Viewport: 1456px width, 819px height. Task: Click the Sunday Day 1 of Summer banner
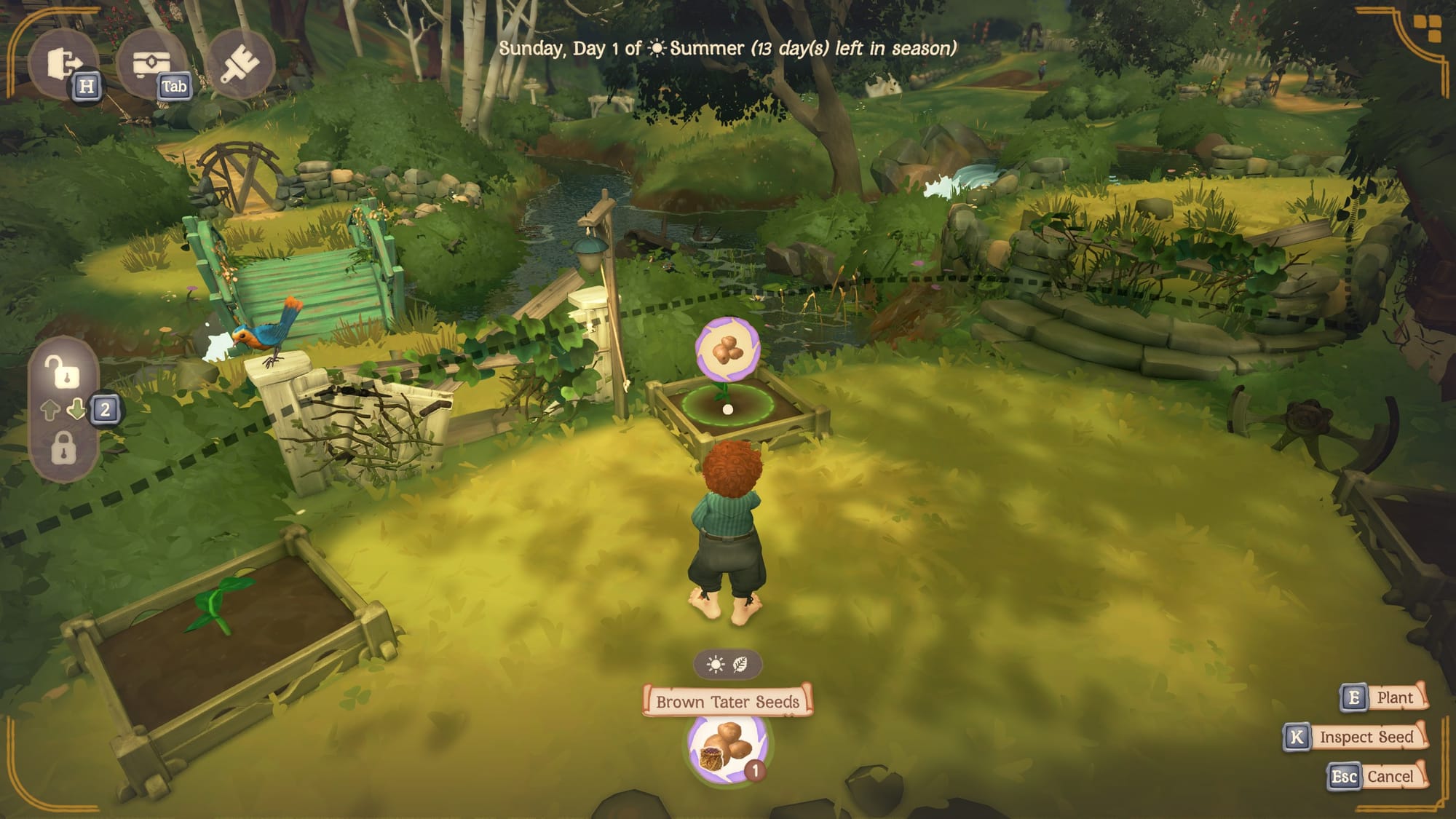pos(727,49)
